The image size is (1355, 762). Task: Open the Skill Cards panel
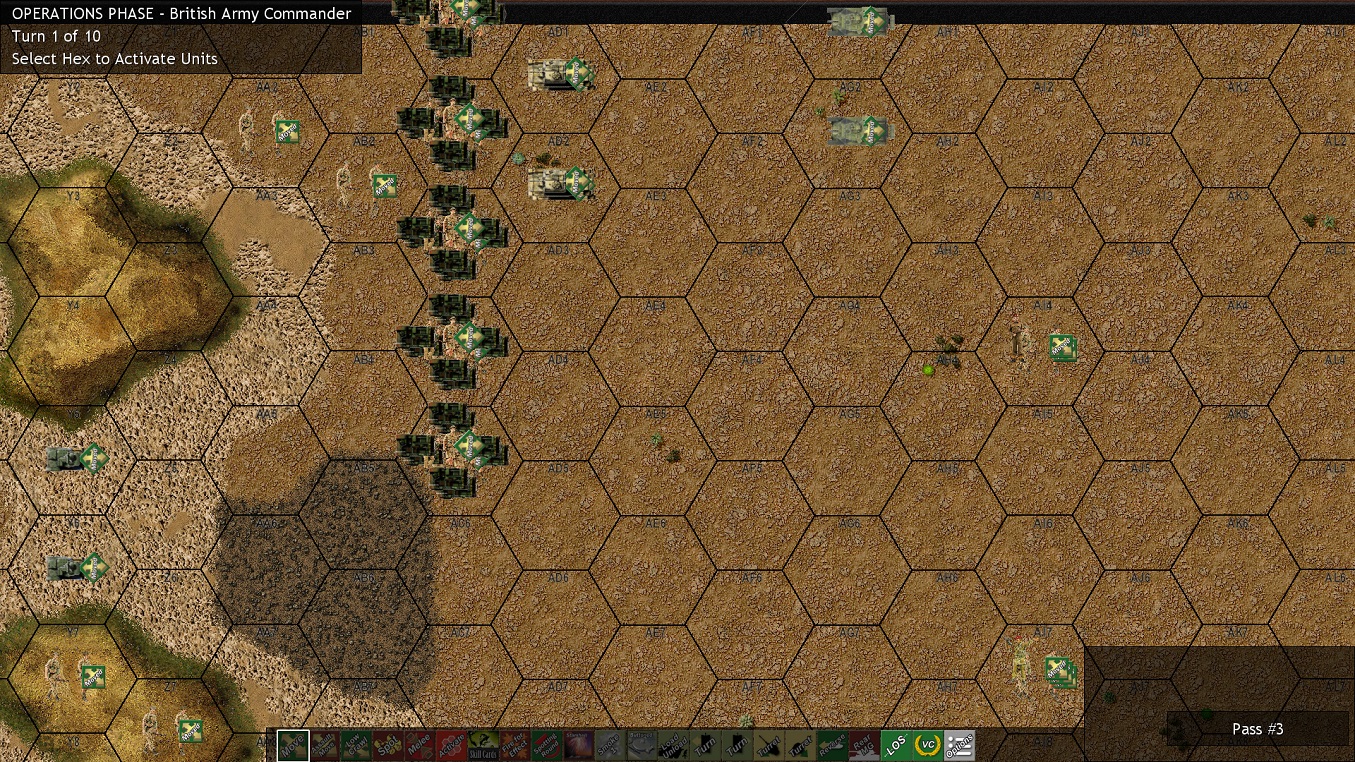[482, 745]
